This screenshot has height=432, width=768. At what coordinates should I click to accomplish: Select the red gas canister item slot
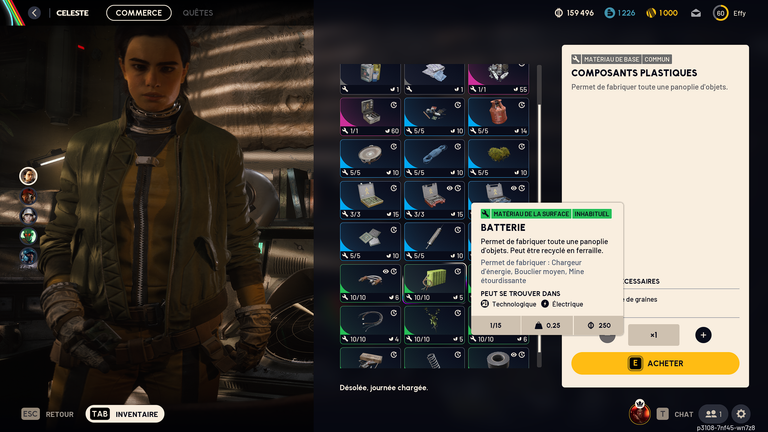tap(498, 115)
